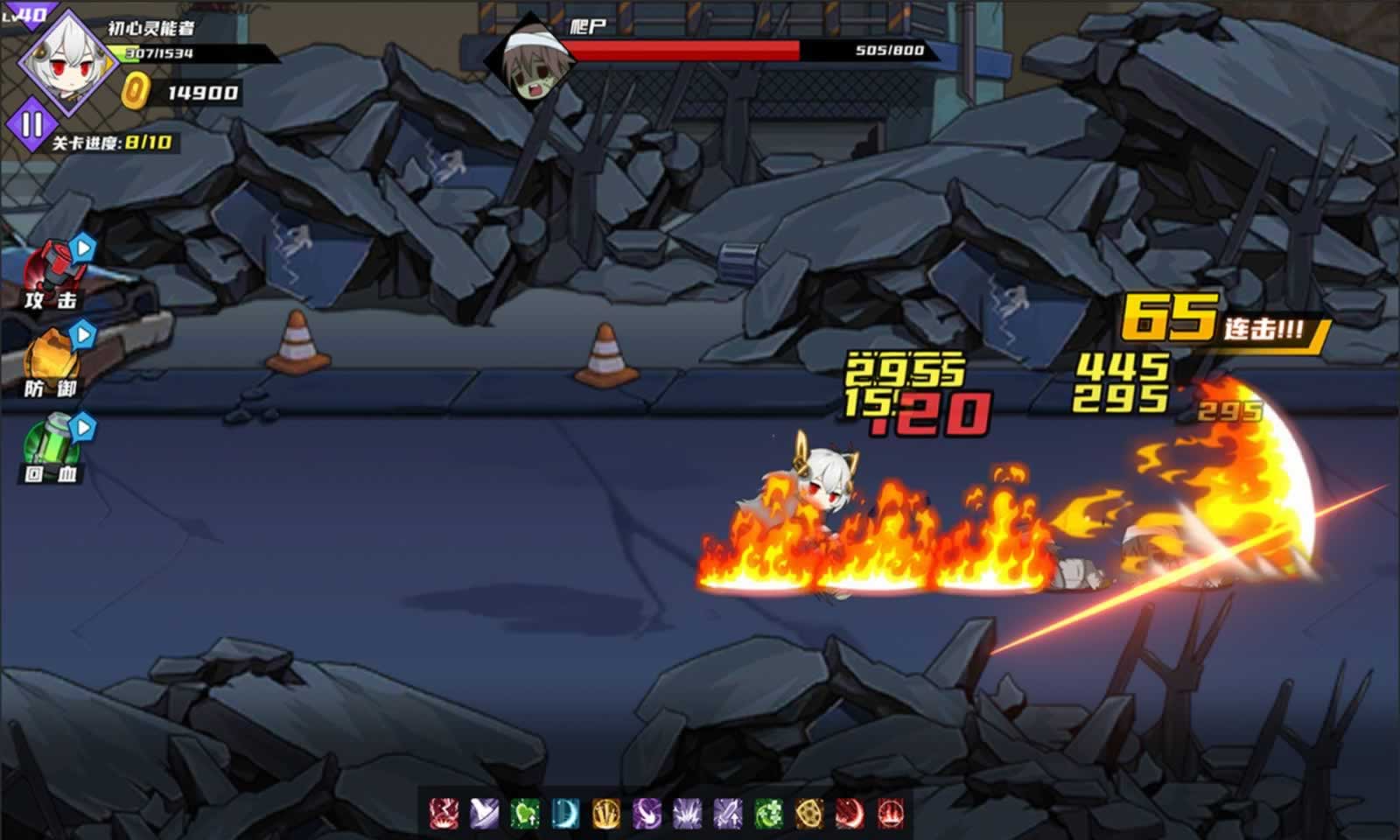1400x840 pixels.
Task: Expand the 攻击 item upgrade arrow
Action: [x=82, y=249]
